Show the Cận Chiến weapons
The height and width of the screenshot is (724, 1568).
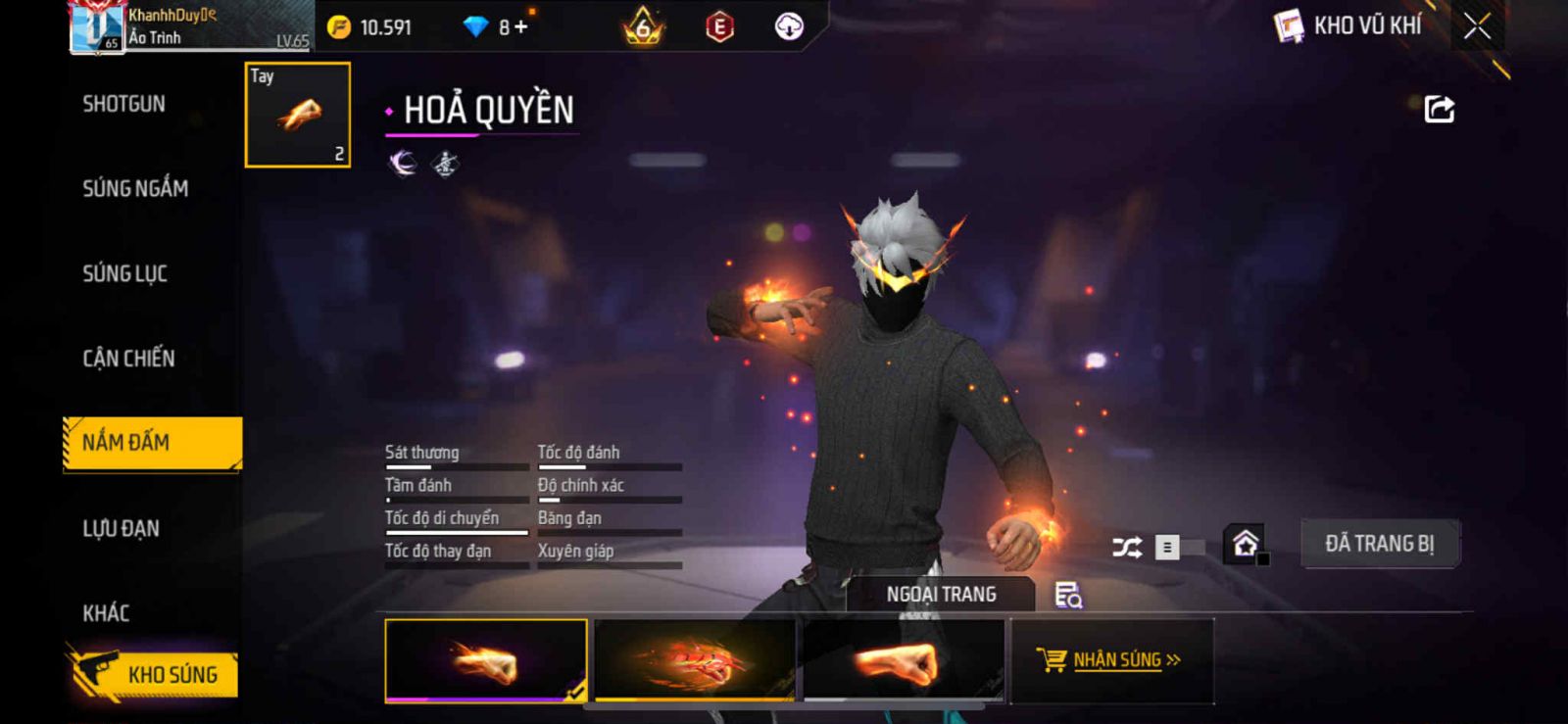128,359
